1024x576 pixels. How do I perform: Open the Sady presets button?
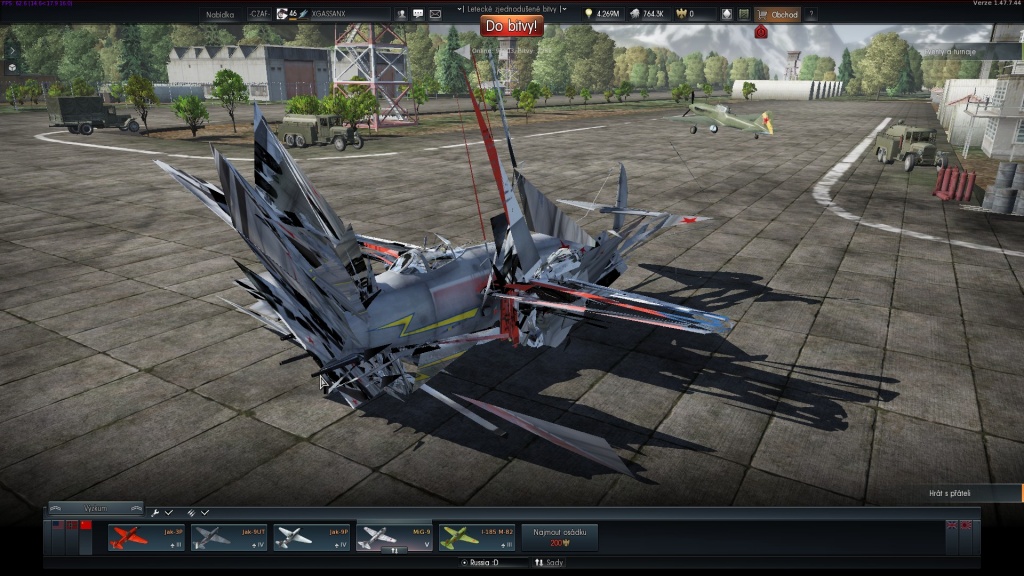550,563
